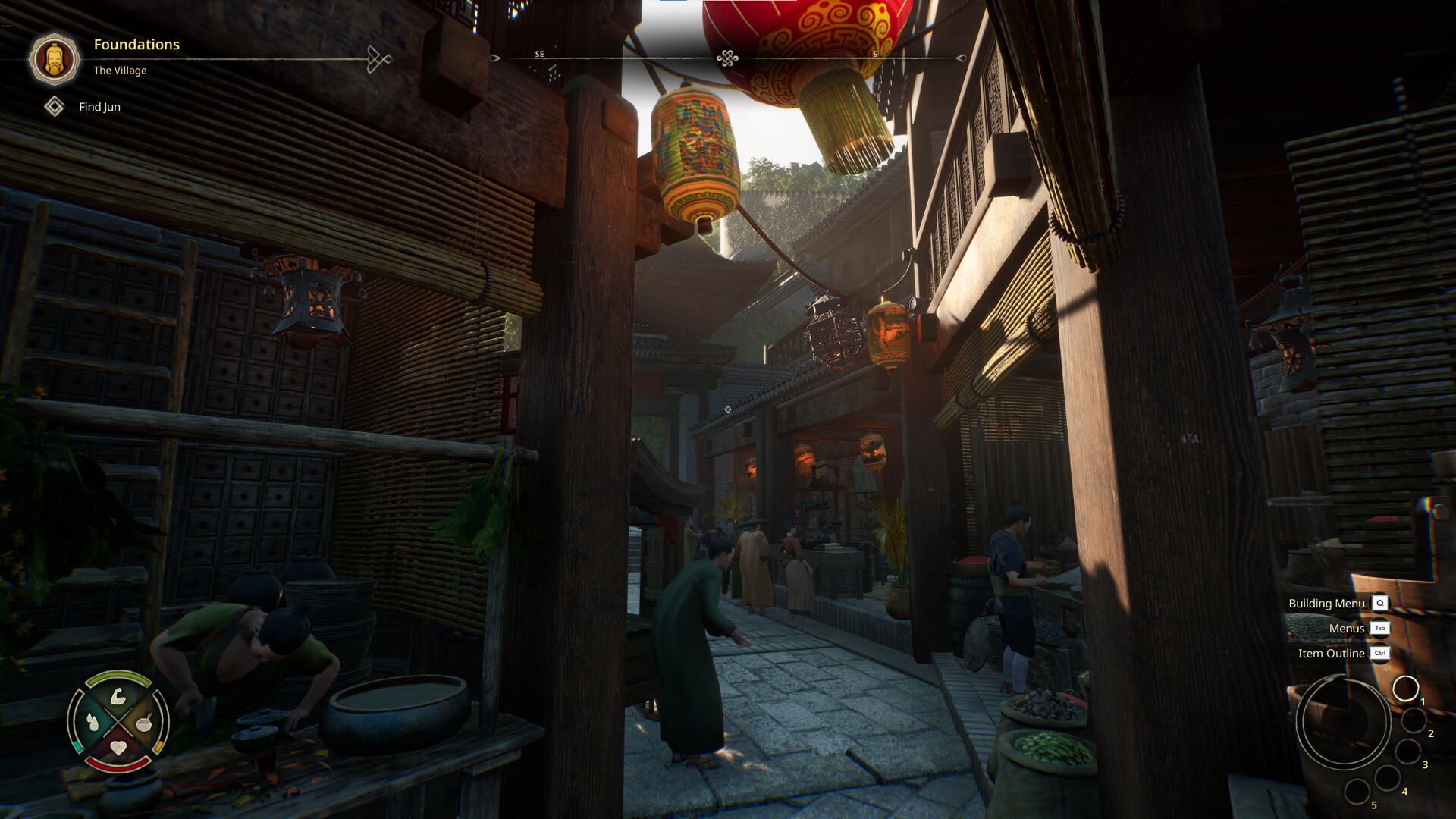Click the knot-shaped compass center marker
The height and width of the screenshot is (819, 1456).
coord(727,58)
